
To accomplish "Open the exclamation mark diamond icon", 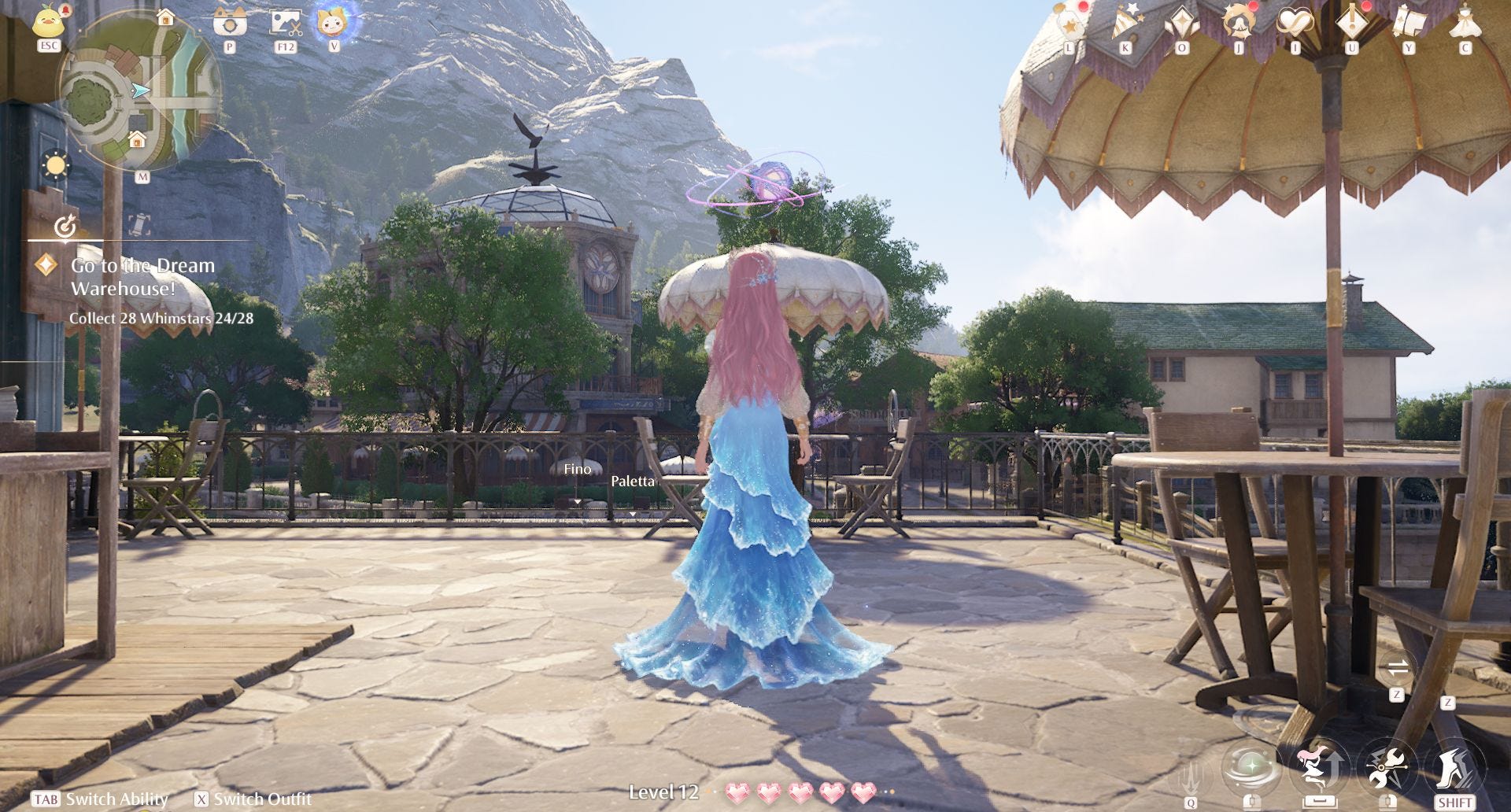I will 1352,22.
